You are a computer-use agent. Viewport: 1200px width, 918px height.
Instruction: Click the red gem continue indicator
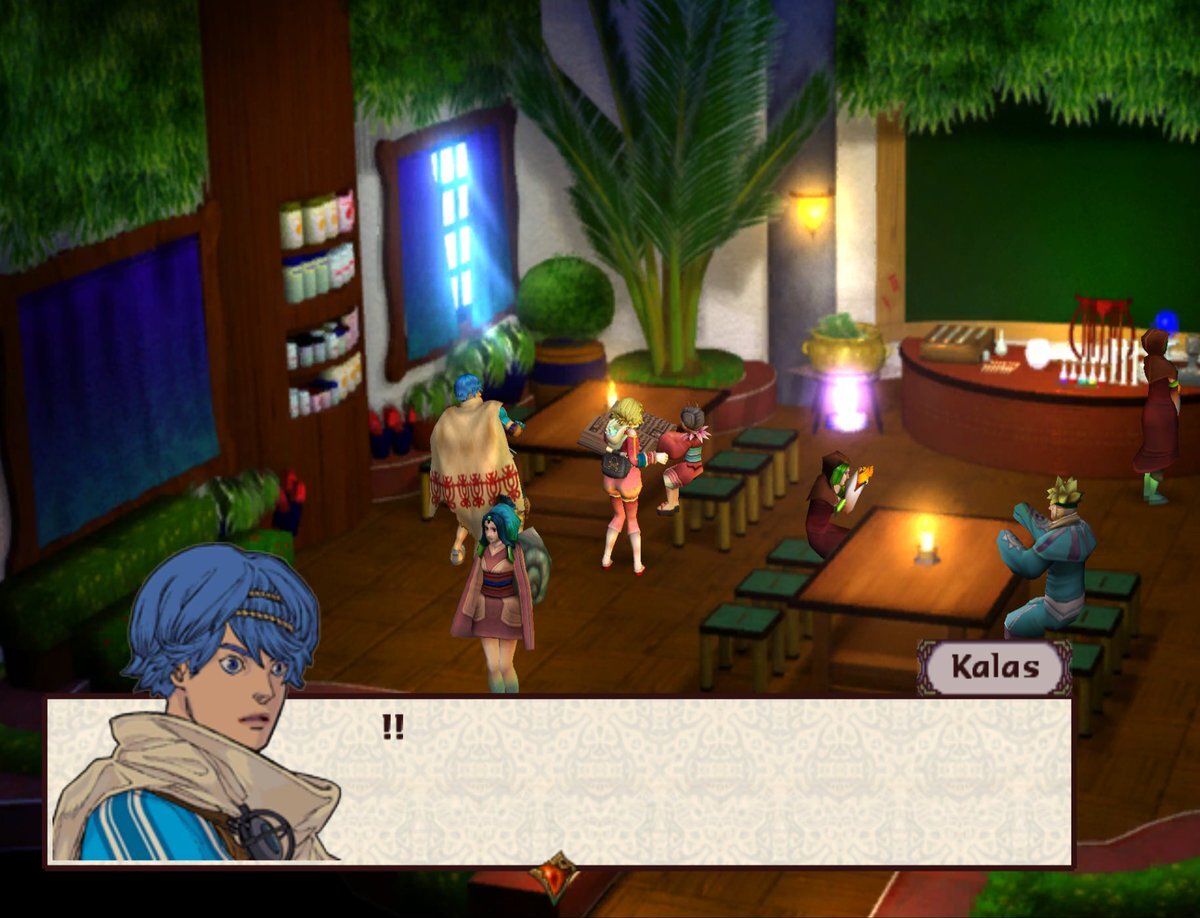click(554, 876)
